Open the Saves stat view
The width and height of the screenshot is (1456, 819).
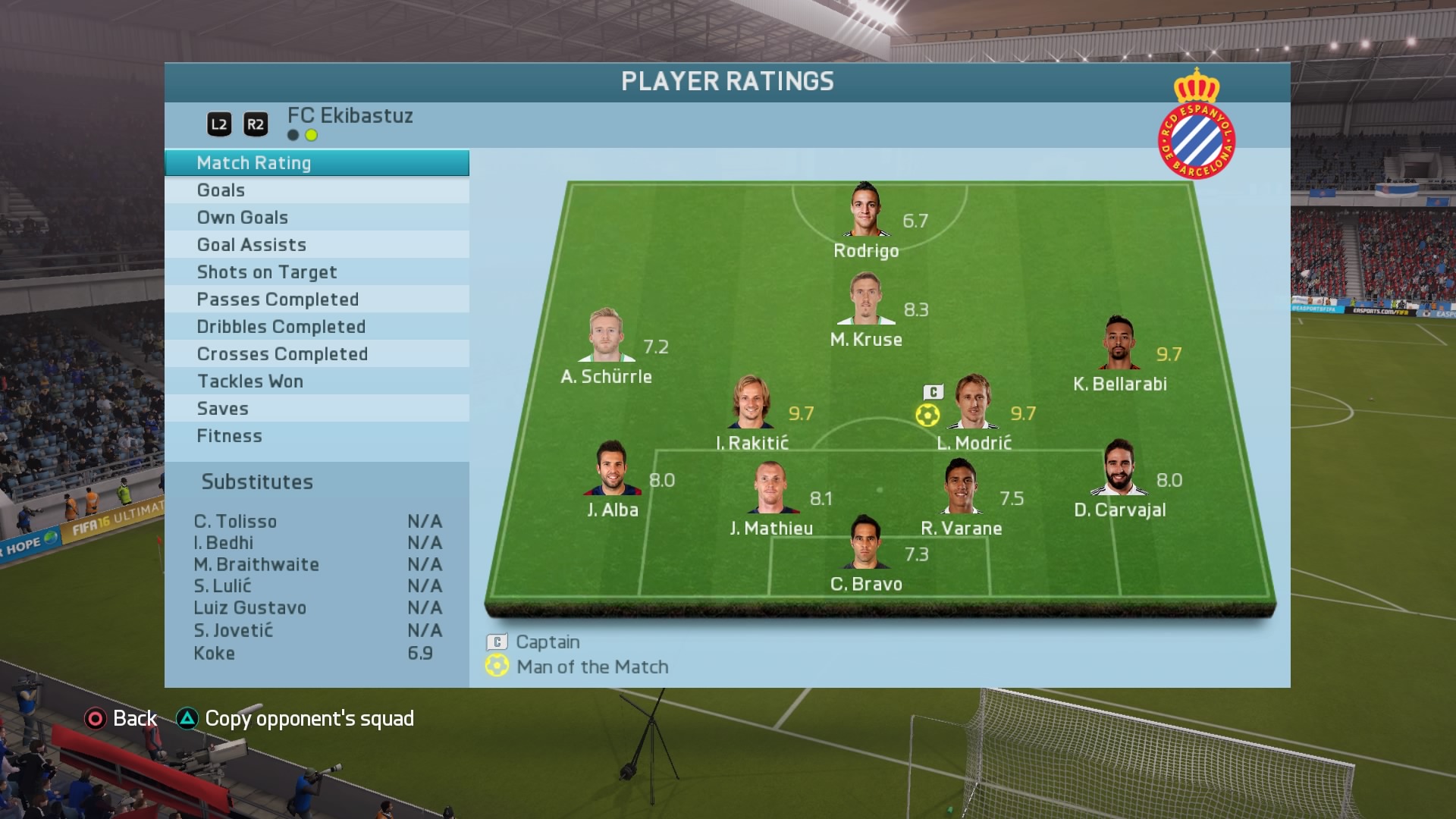pyautogui.click(x=316, y=409)
